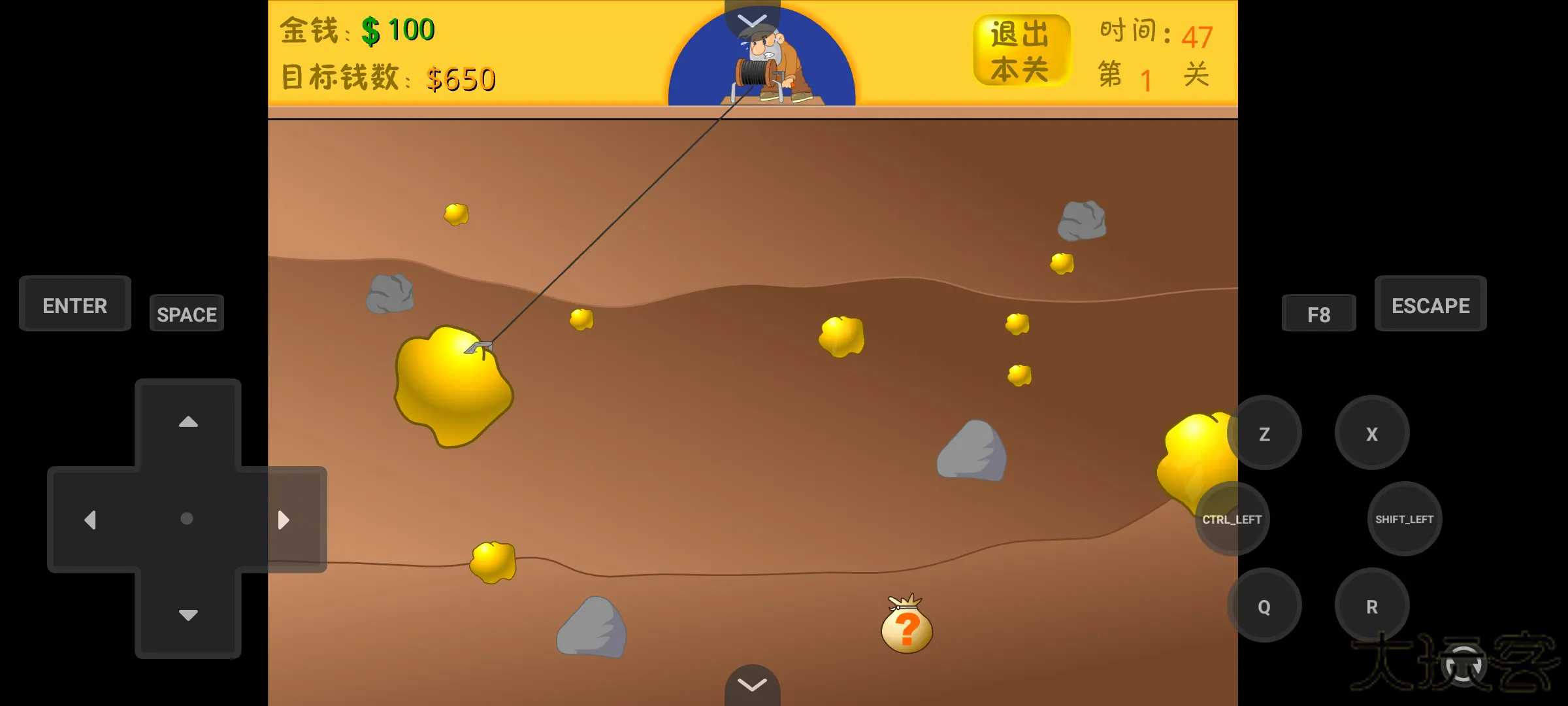Screen dimensions: 1568x706
Task: Click the 退出本关 exit level button
Action: 1022,48
